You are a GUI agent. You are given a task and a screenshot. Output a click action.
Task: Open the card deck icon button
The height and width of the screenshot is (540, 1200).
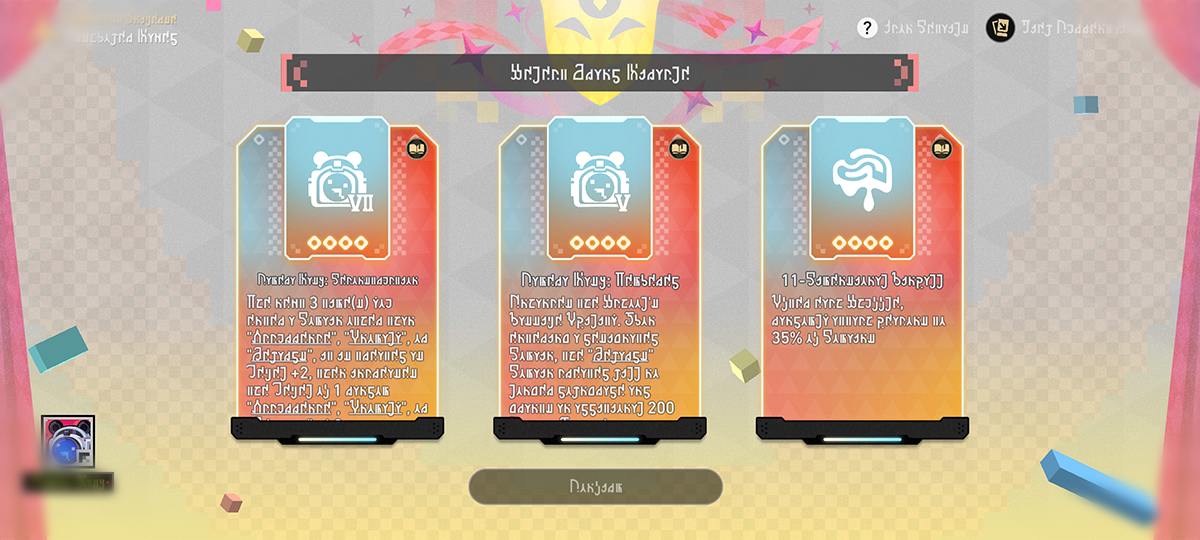tap(1000, 28)
